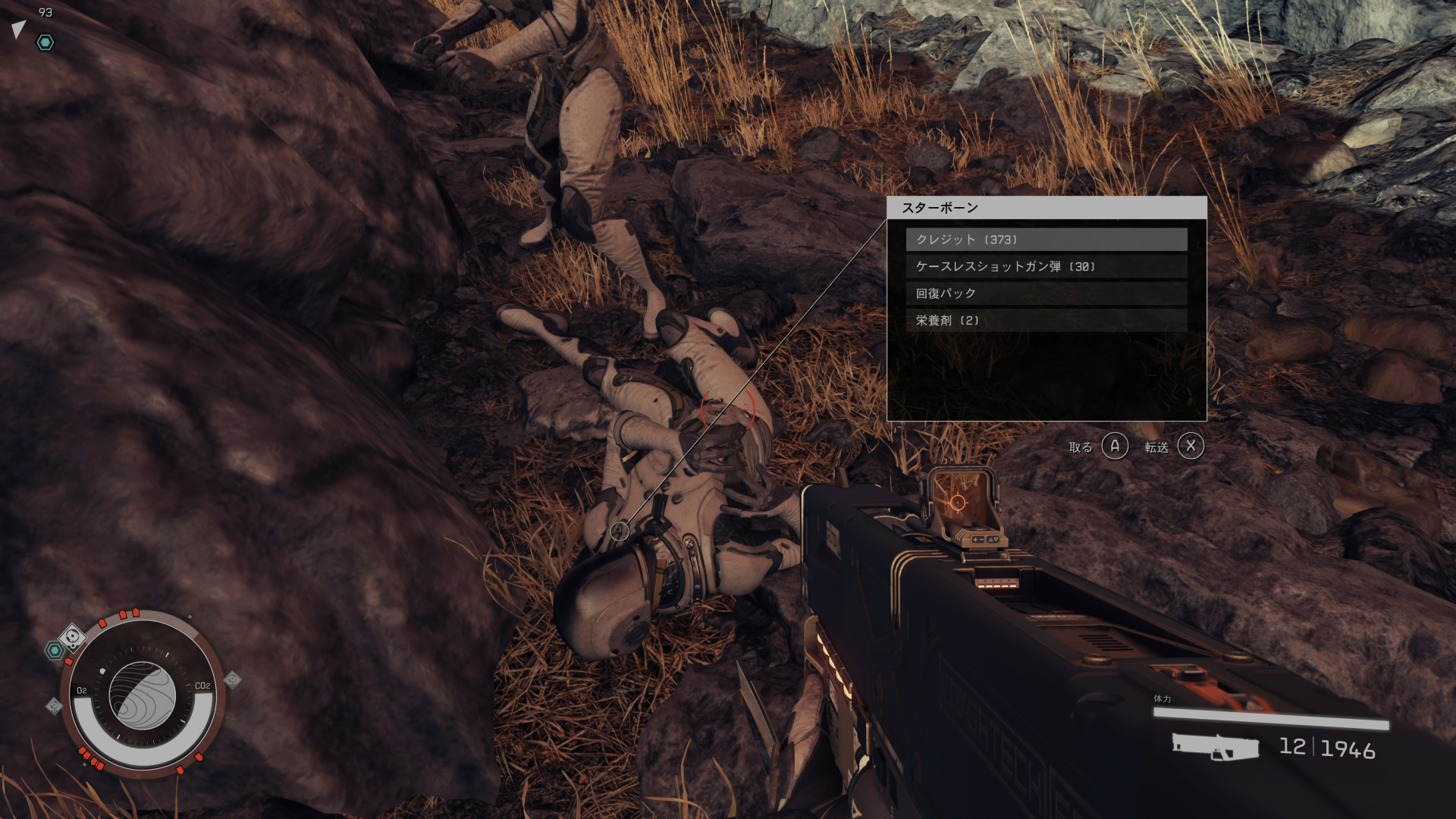Take the 栄養剤 (2) item row

[x=1046, y=320]
